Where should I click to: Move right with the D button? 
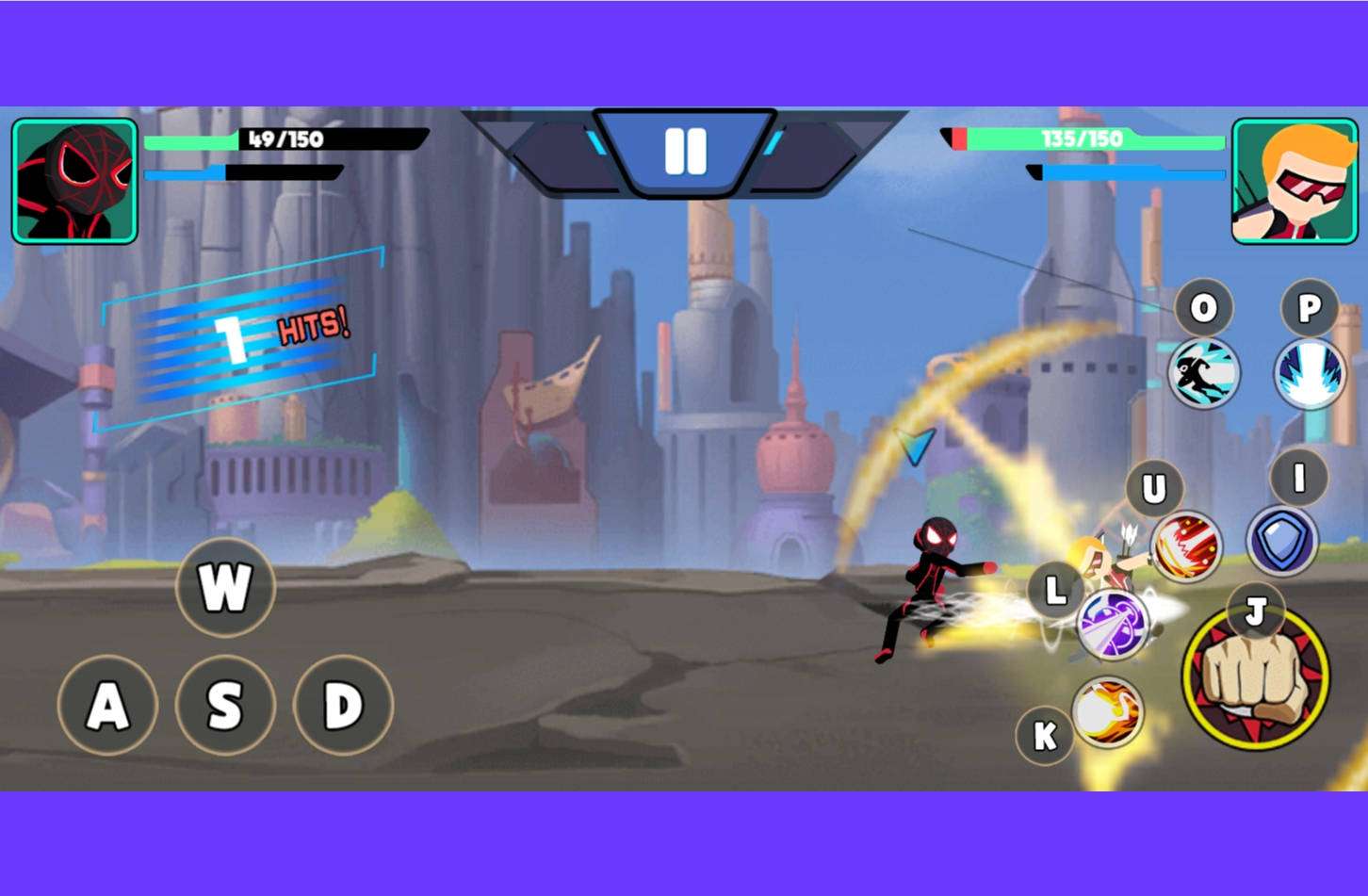click(x=343, y=705)
